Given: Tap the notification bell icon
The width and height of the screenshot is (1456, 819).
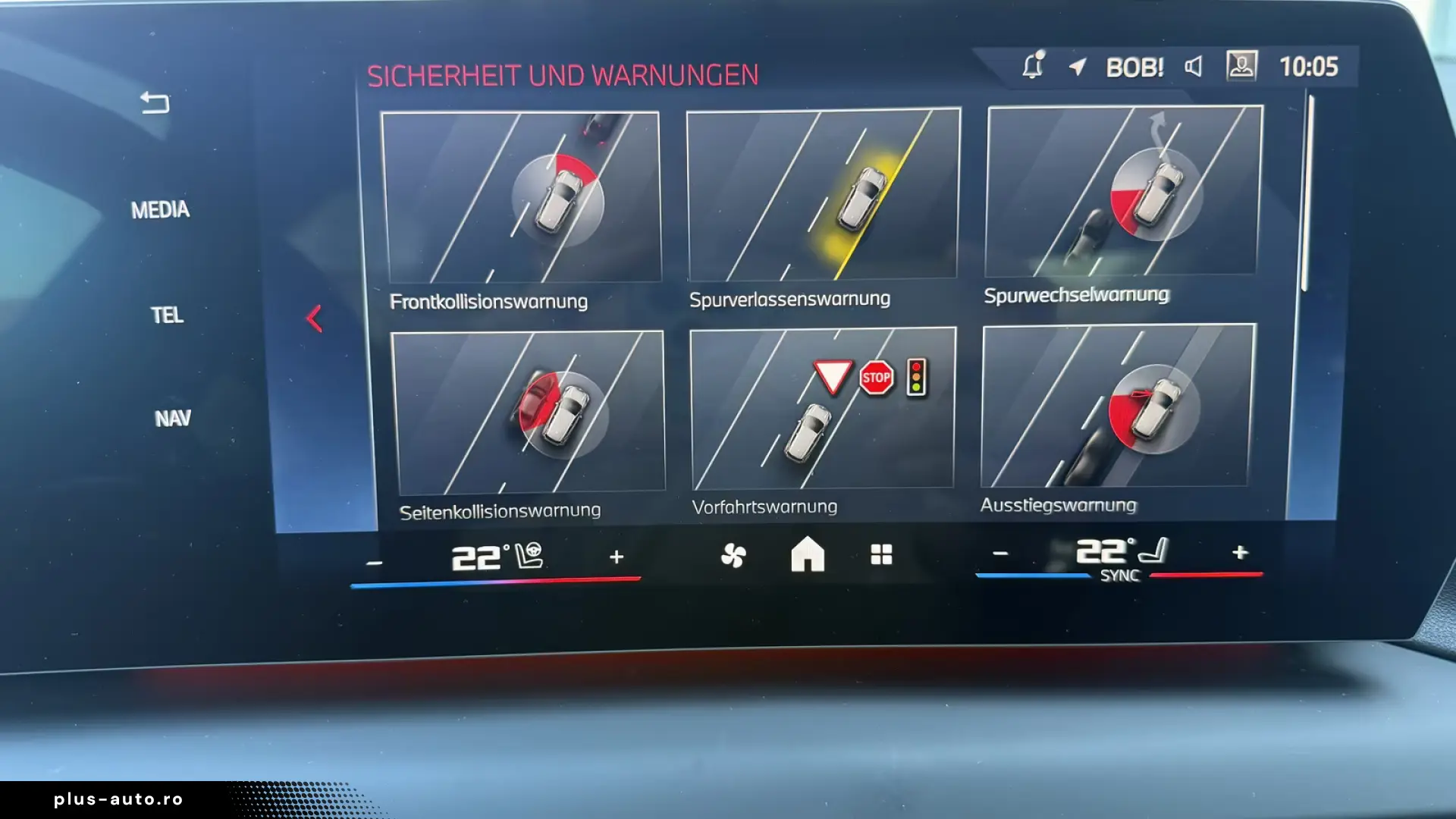Looking at the screenshot, I should [x=1033, y=67].
